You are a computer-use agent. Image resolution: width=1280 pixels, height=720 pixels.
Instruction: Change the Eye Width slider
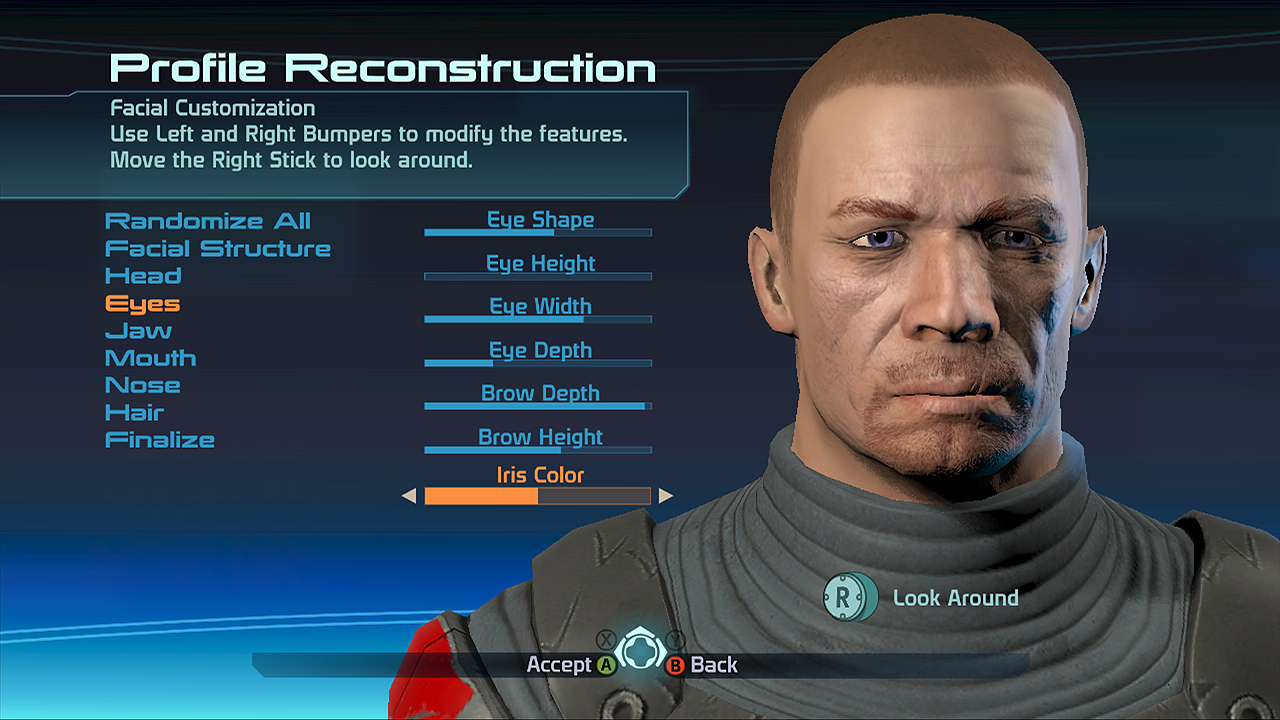[538, 319]
